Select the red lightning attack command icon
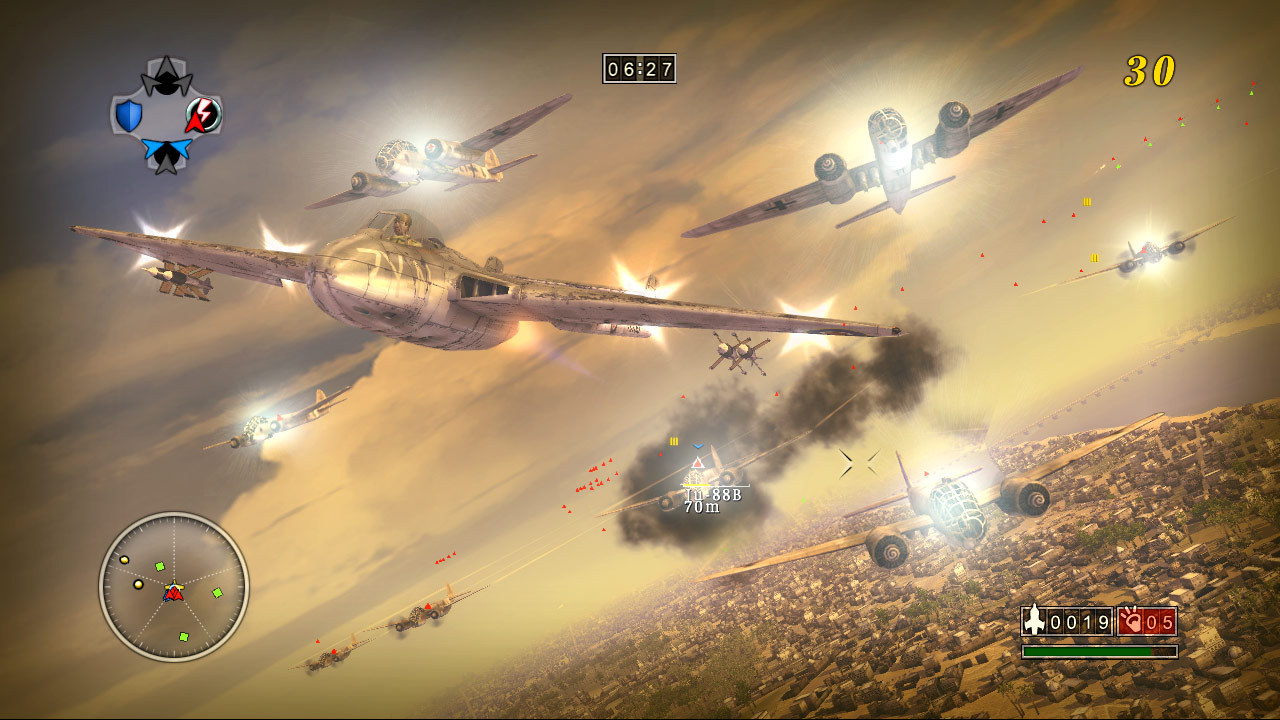Viewport: 1280px width, 720px height. click(202, 116)
